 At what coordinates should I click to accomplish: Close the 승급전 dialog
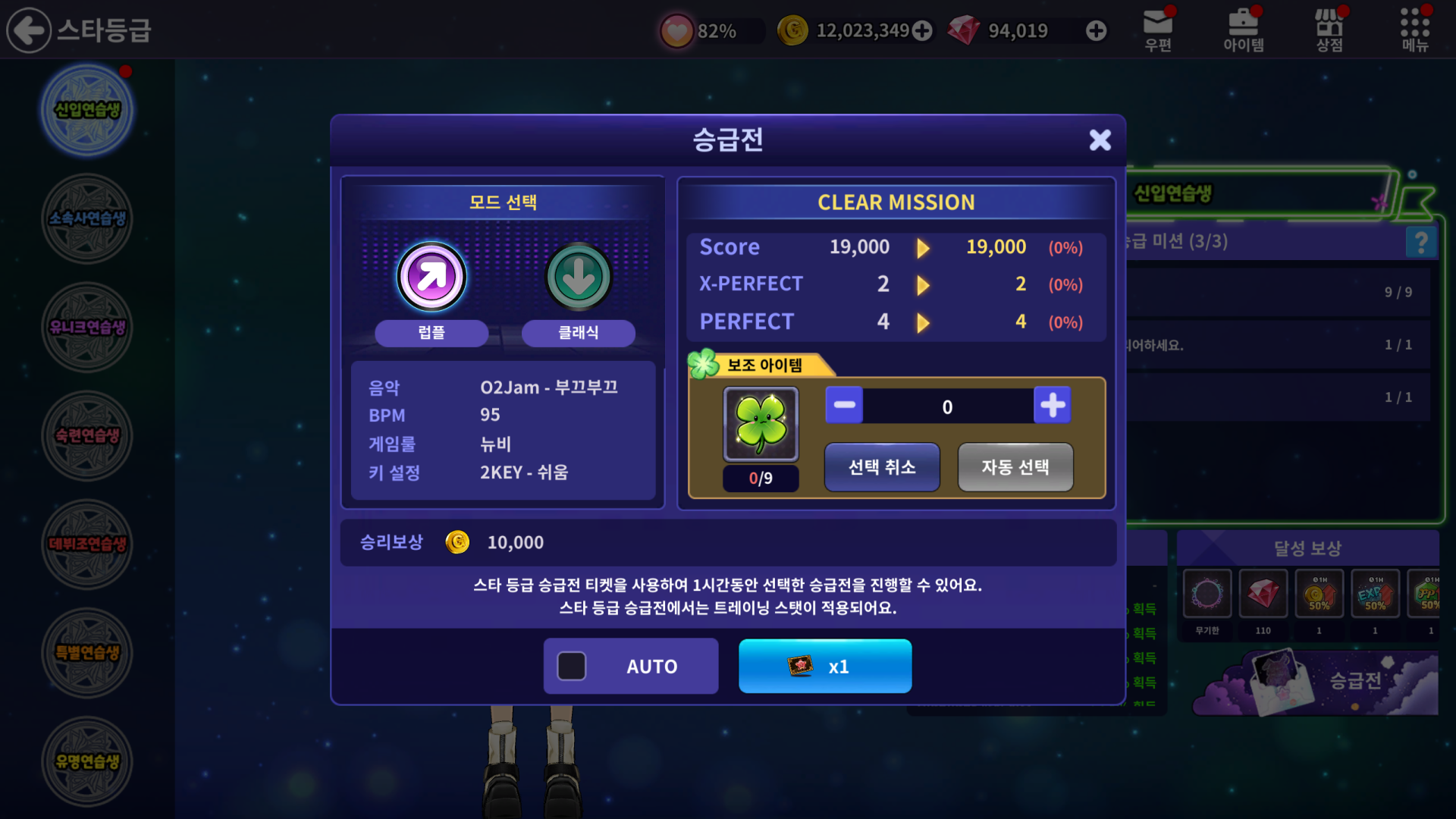pos(1100,140)
